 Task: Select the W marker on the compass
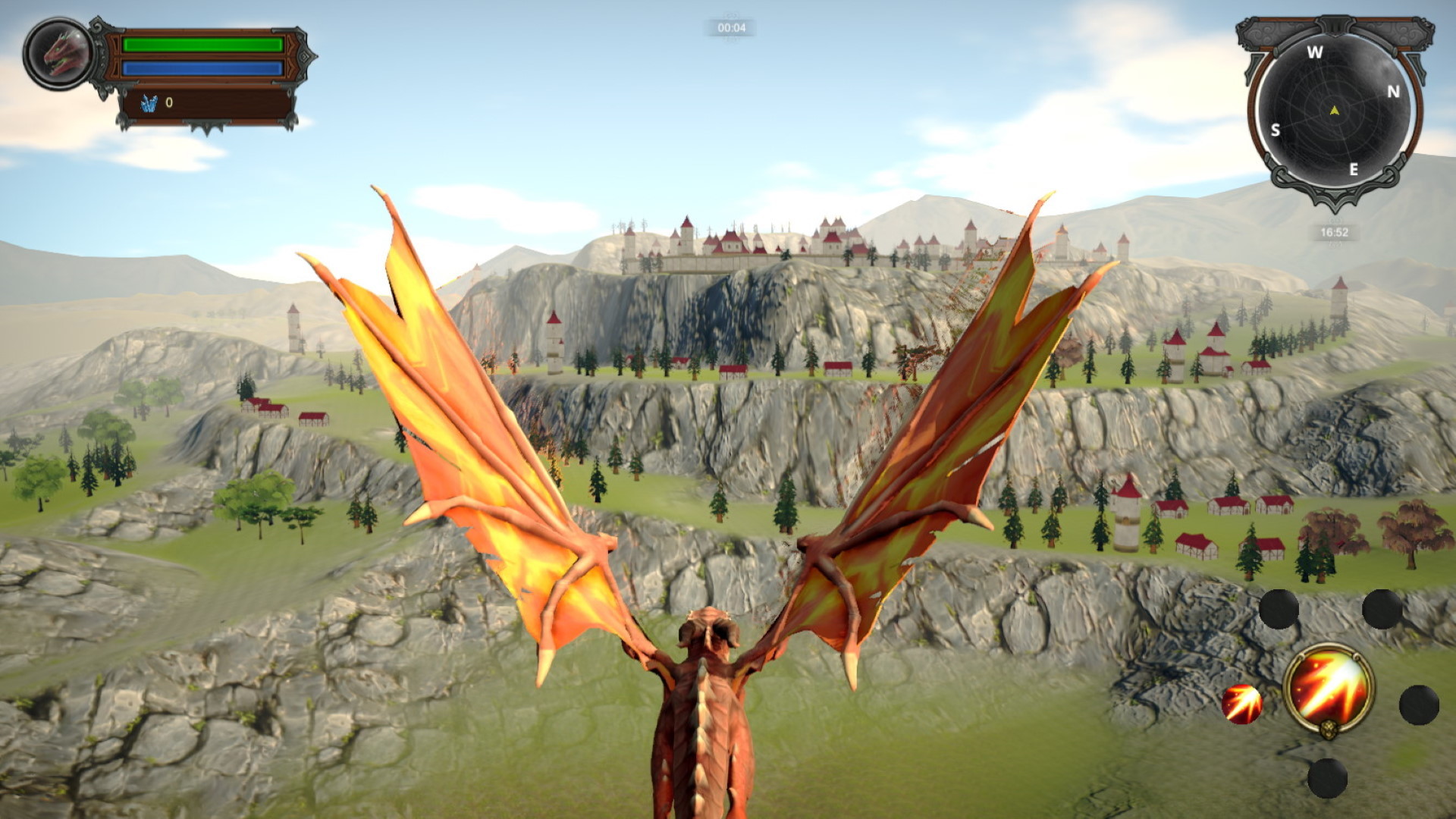pos(1314,52)
